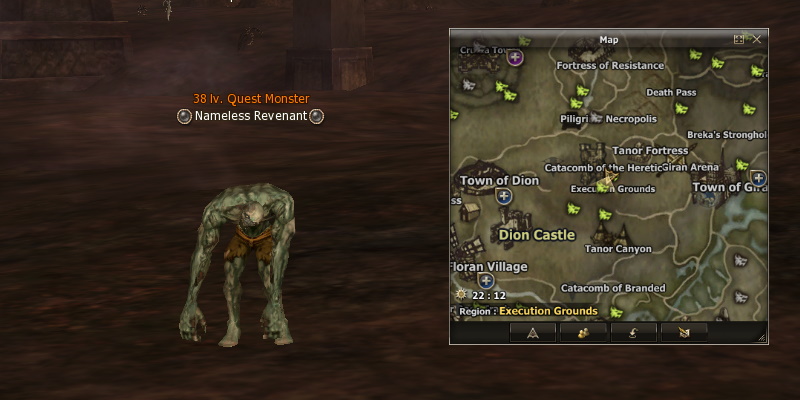Click the map's curved-arrow bottom button
800x400 pixels.
(633, 332)
